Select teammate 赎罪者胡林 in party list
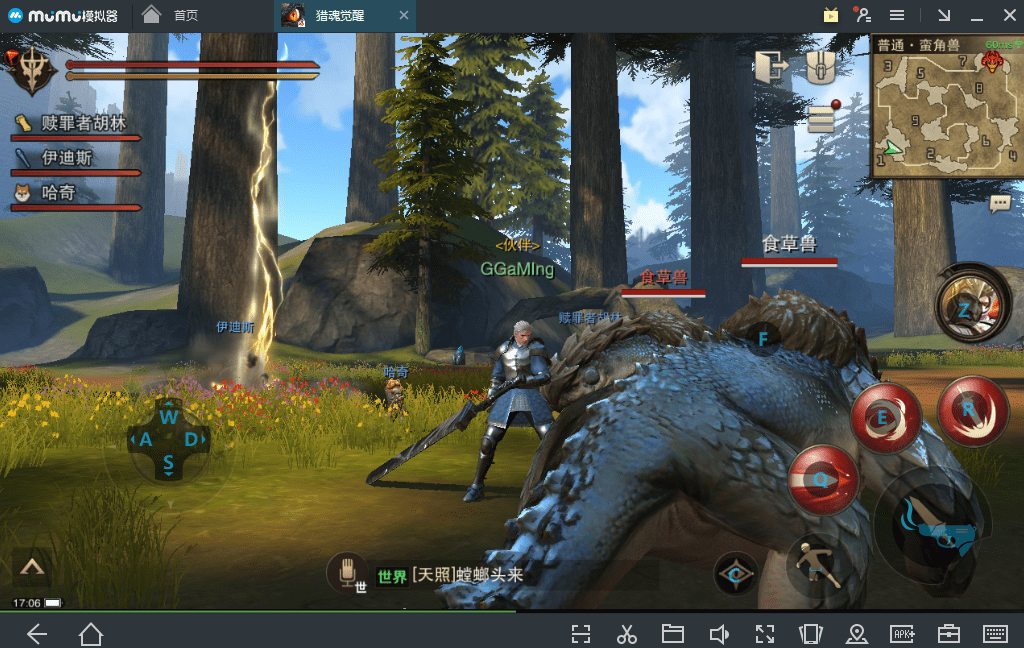Viewport: 1024px width, 648px height. coord(76,124)
